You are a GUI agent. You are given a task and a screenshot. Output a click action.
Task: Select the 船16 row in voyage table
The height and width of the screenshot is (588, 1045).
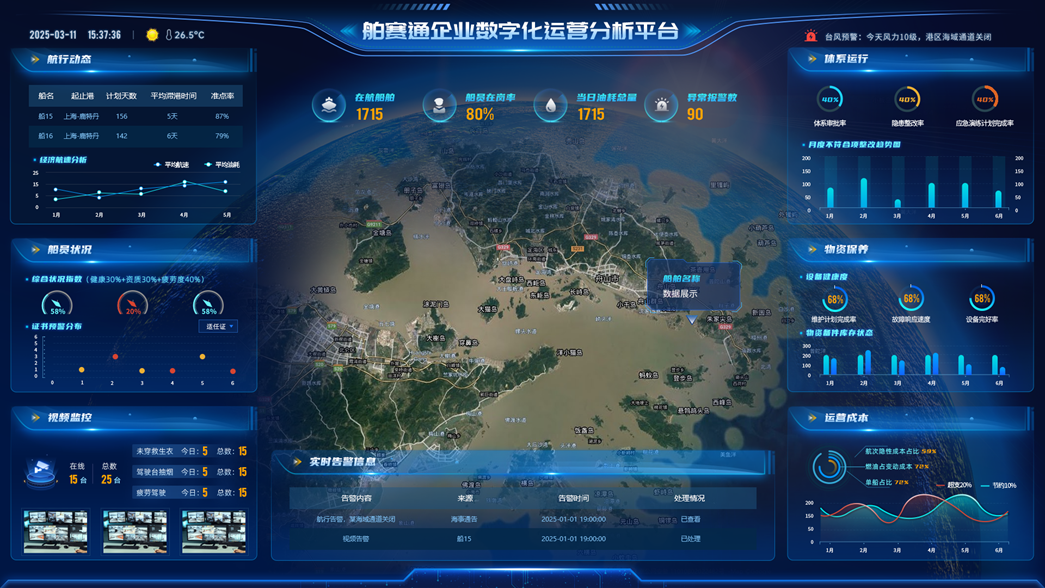pyautogui.click(x=135, y=136)
